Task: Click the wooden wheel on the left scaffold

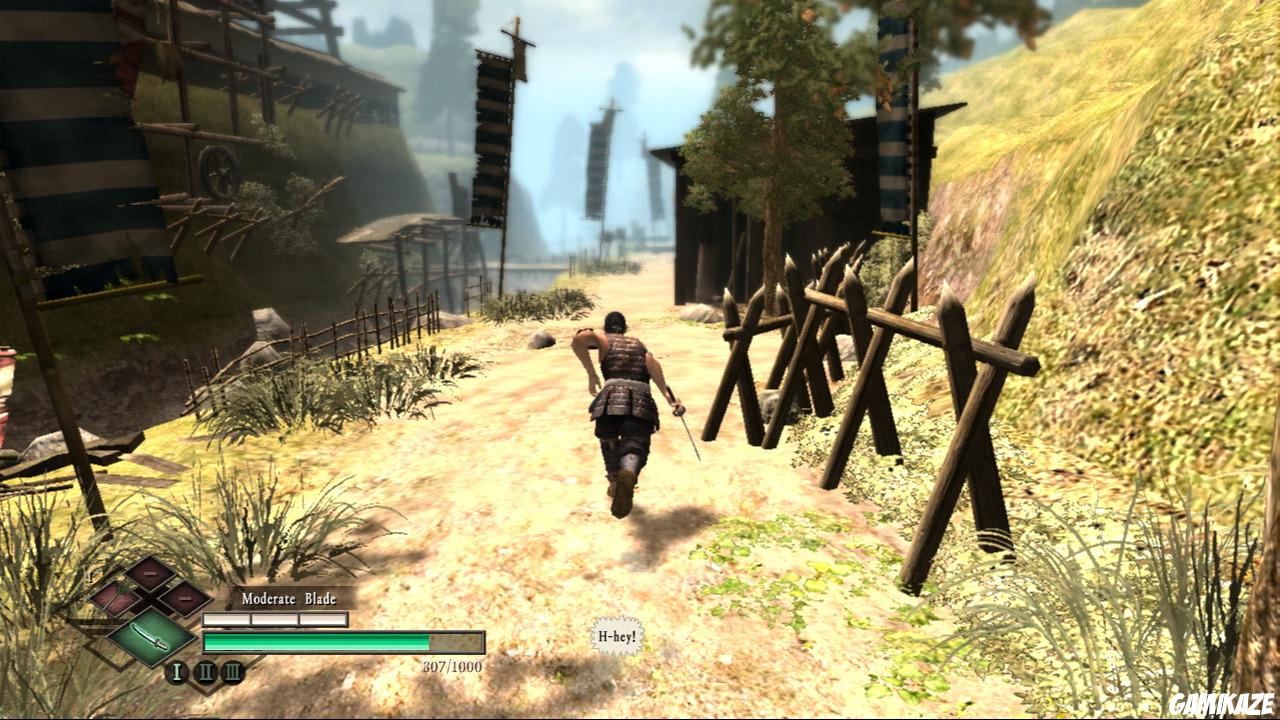Action: click(x=222, y=172)
